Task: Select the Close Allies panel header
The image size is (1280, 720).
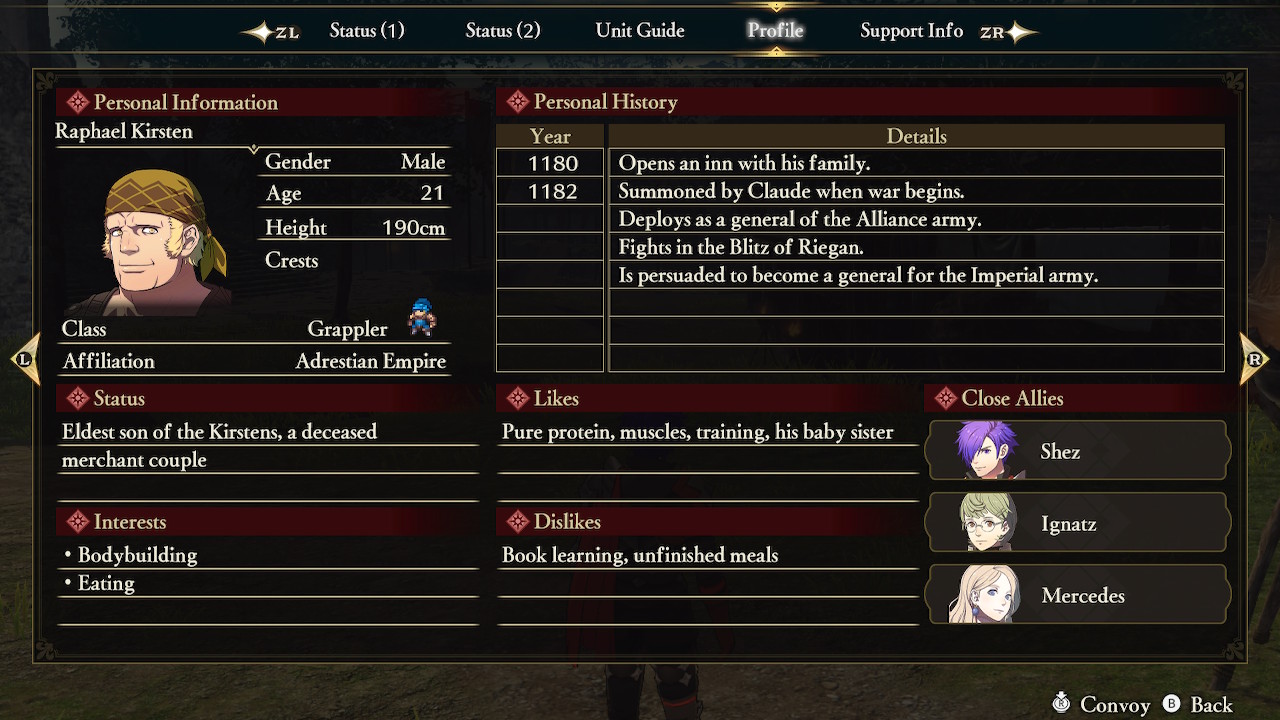Action: click(1005, 398)
